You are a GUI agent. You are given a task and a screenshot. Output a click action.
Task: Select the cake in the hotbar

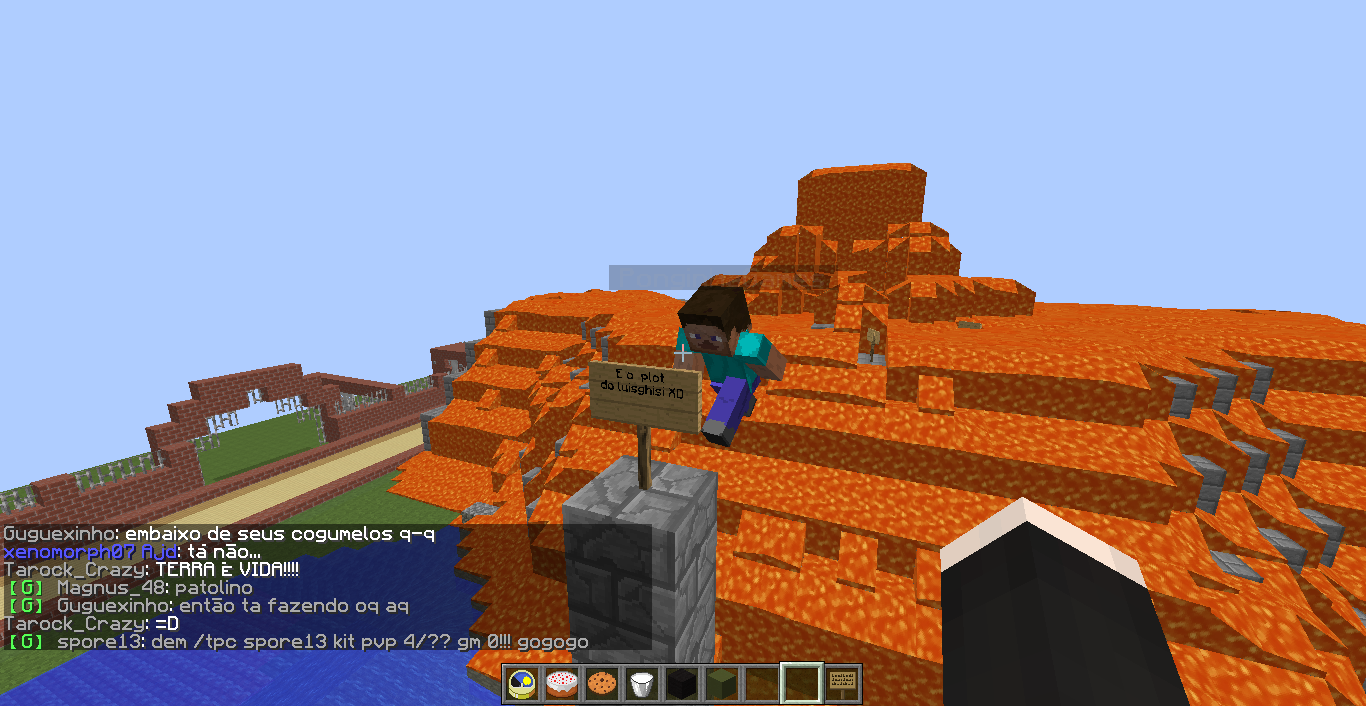pyautogui.click(x=562, y=684)
